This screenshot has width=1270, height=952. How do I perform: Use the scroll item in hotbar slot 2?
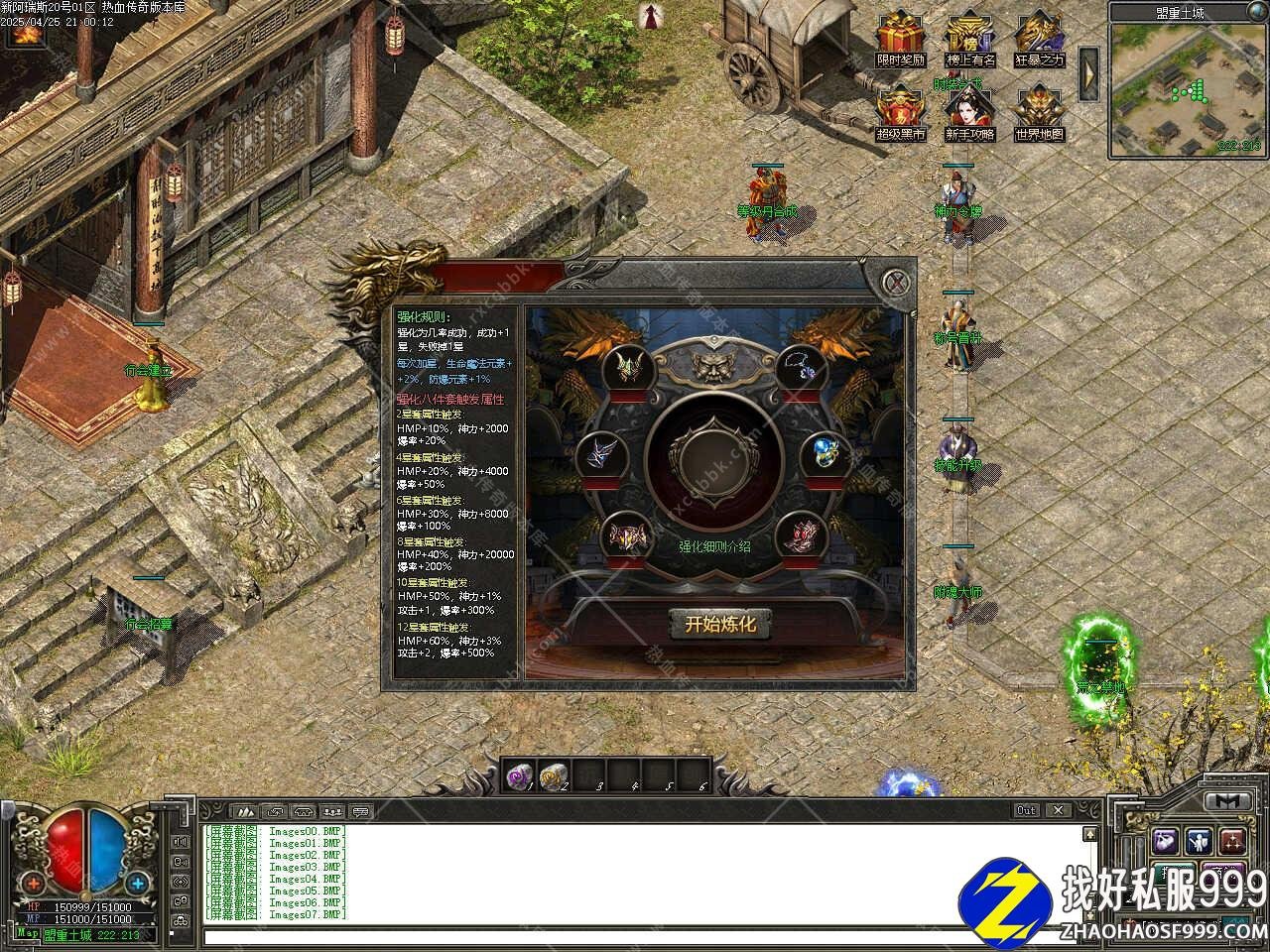[554, 774]
